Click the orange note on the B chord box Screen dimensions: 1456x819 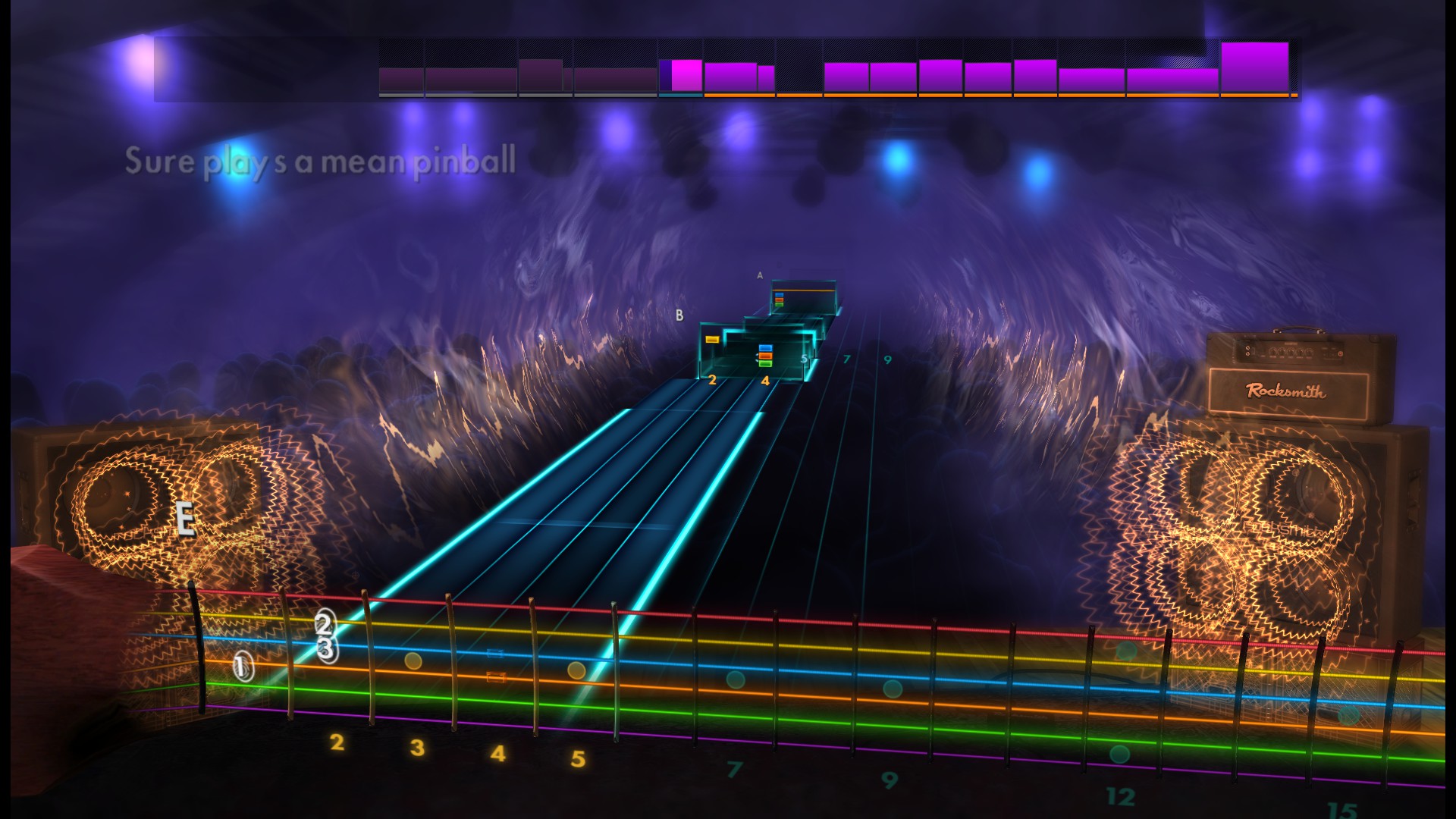tap(712, 340)
